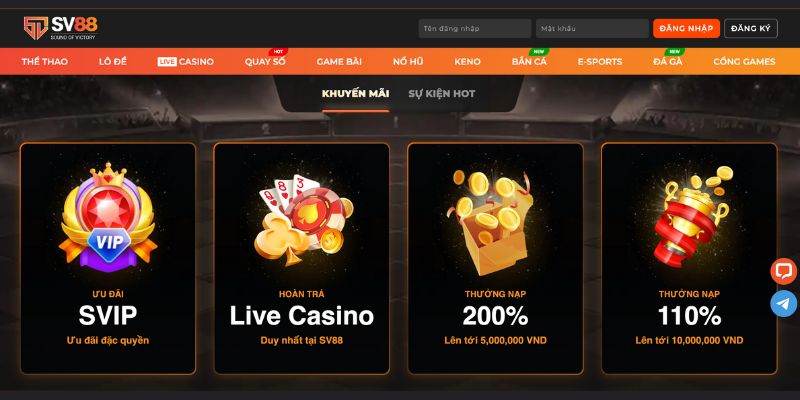
Task: Open the Quay Số menu
Action: tap(265, 62)
